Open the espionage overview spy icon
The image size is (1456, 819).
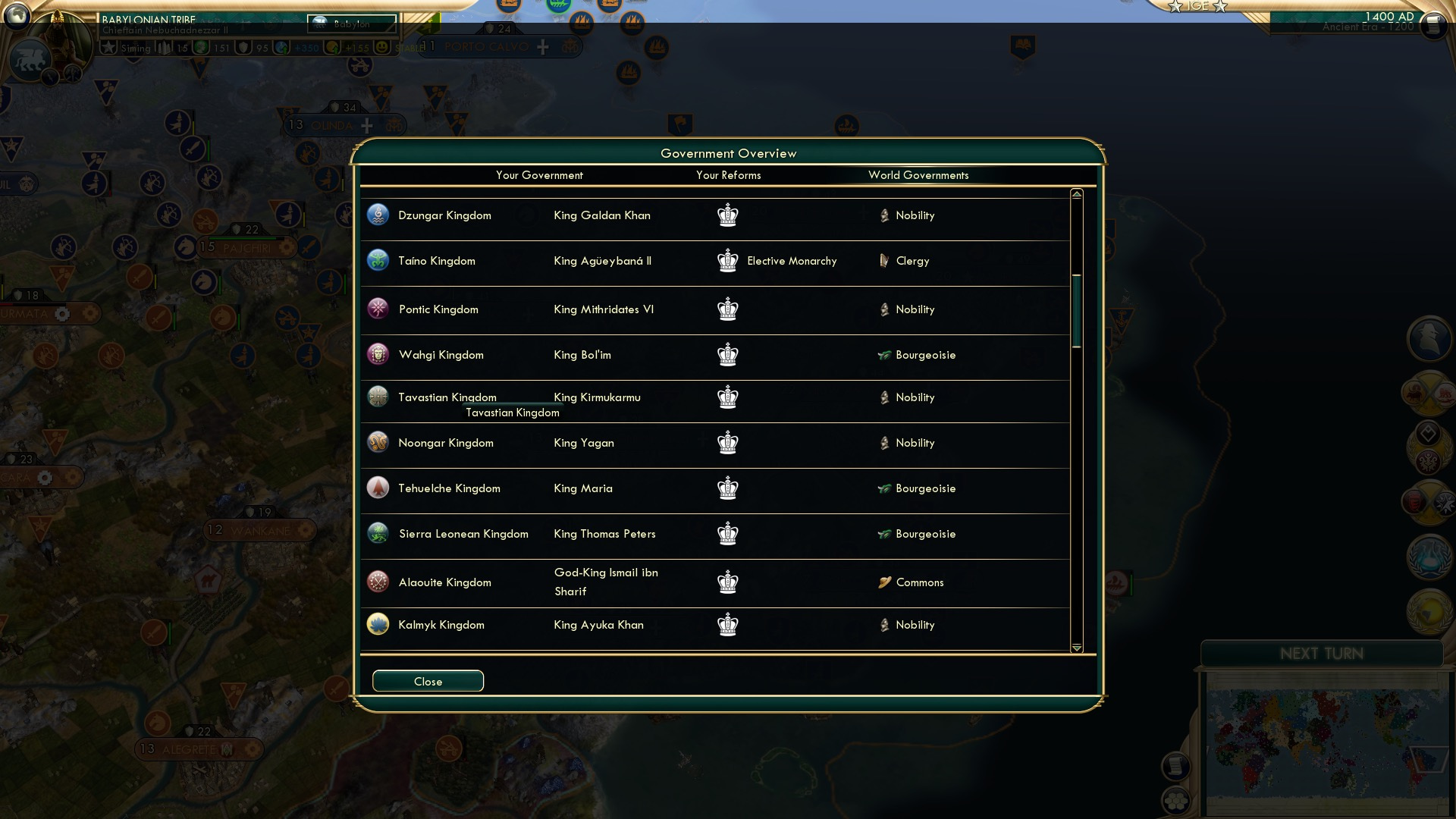coord(1429,337)
